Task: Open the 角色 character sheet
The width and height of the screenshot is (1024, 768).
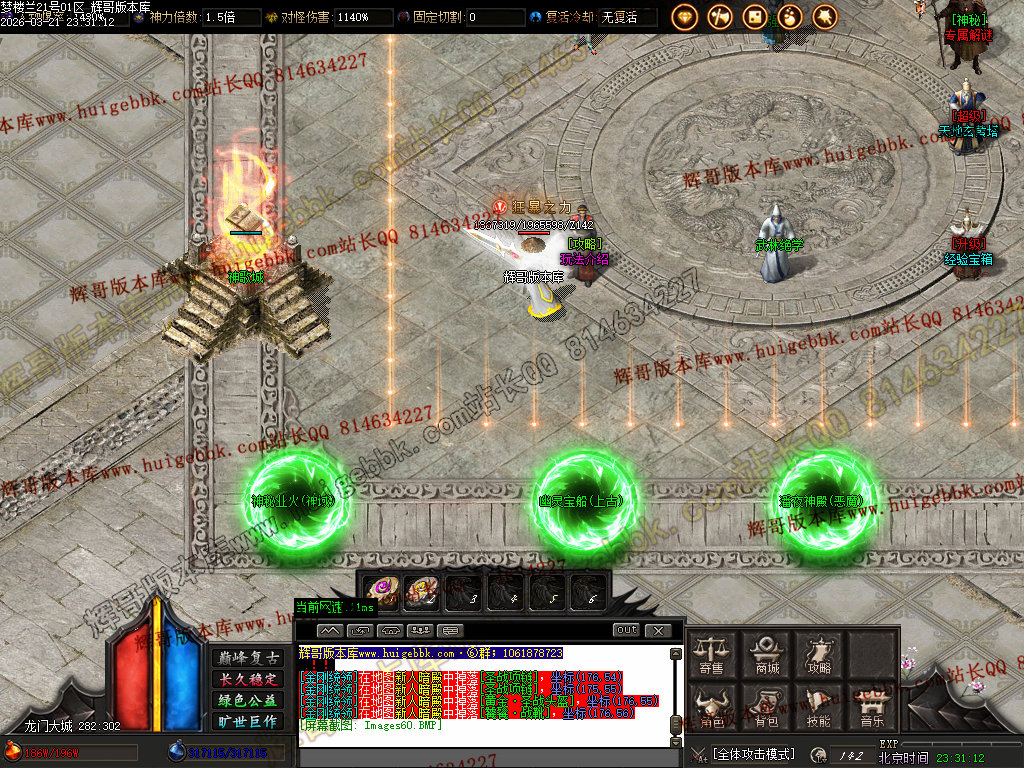Action: tap(712, 706)
